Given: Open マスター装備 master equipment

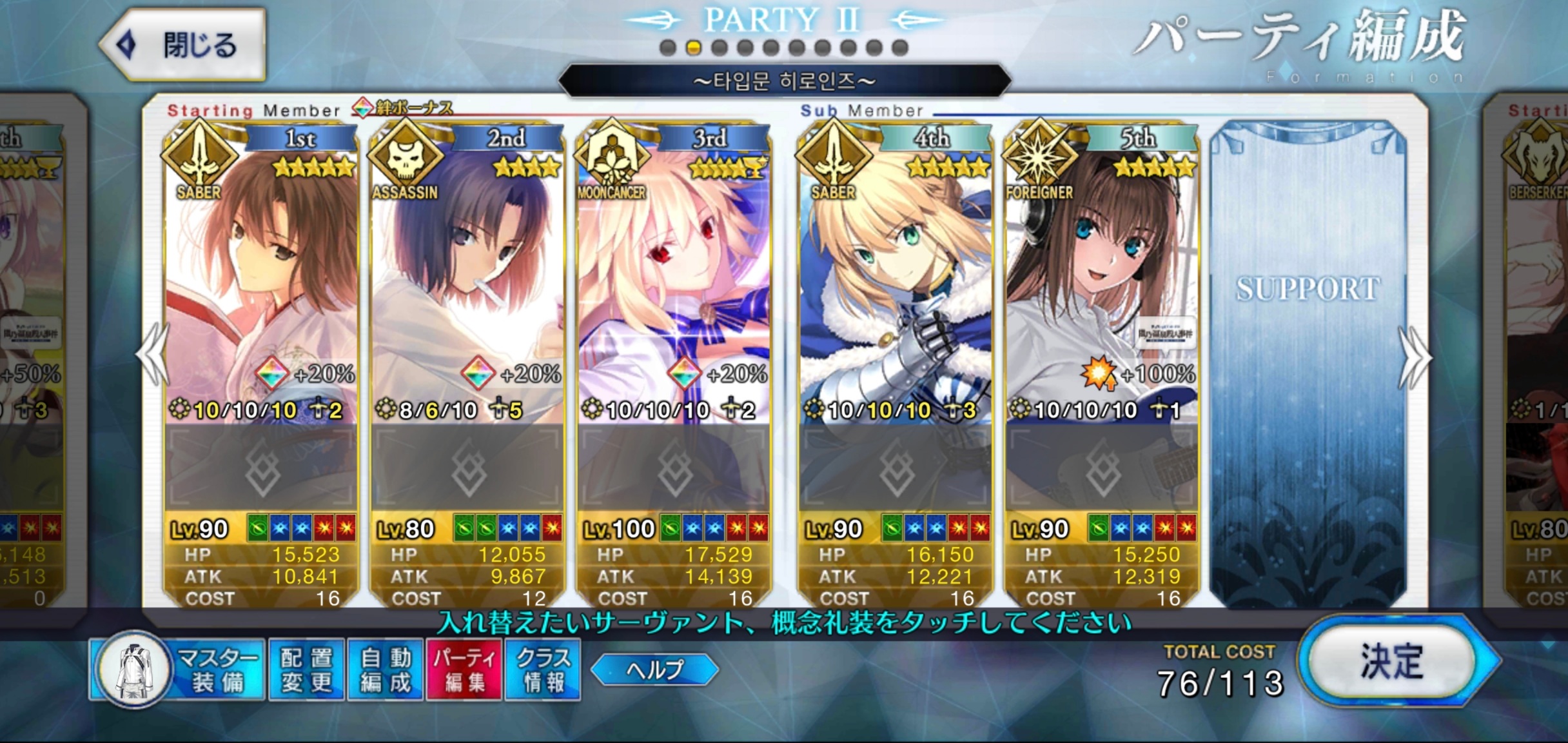Looking at the screenshot, I should coord(178,670).
